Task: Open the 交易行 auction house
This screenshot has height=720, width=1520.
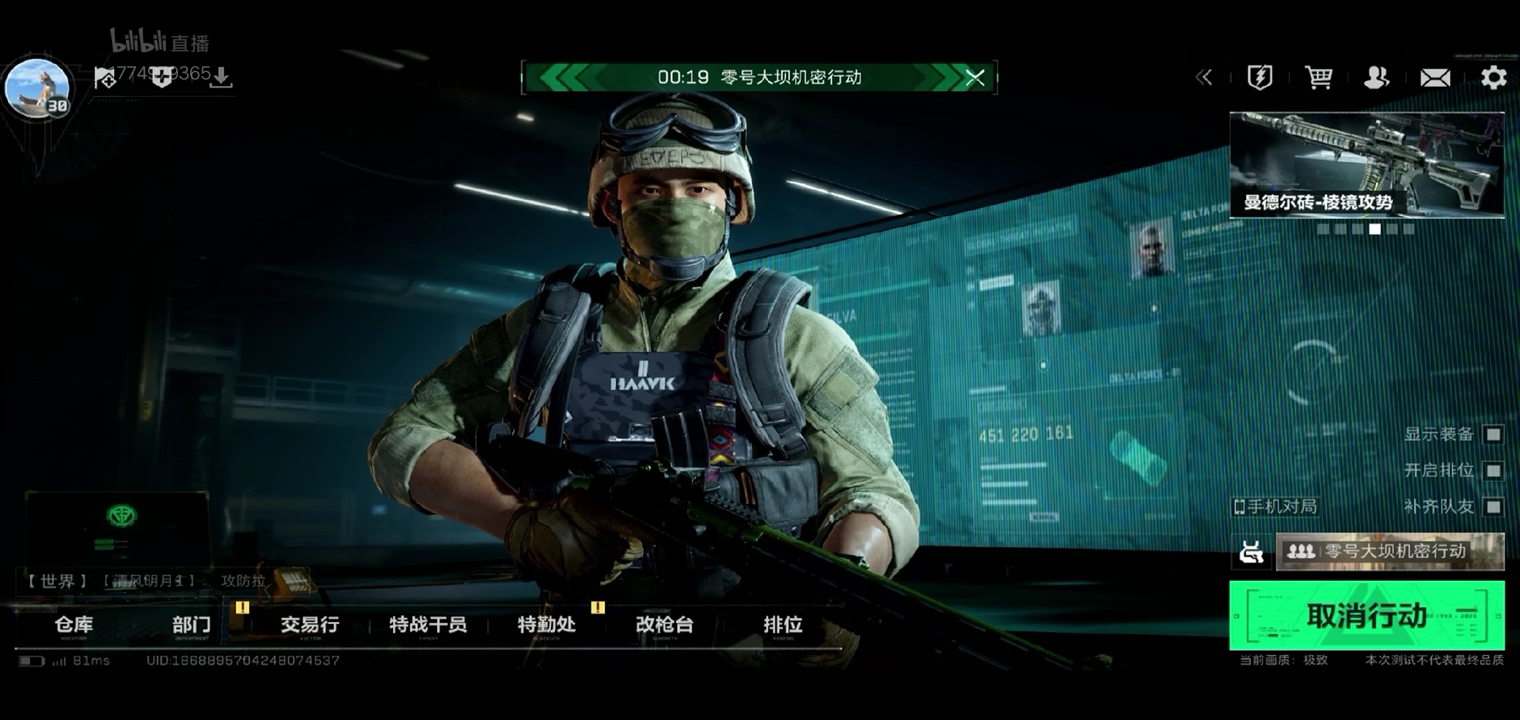Action: [310, 625]
